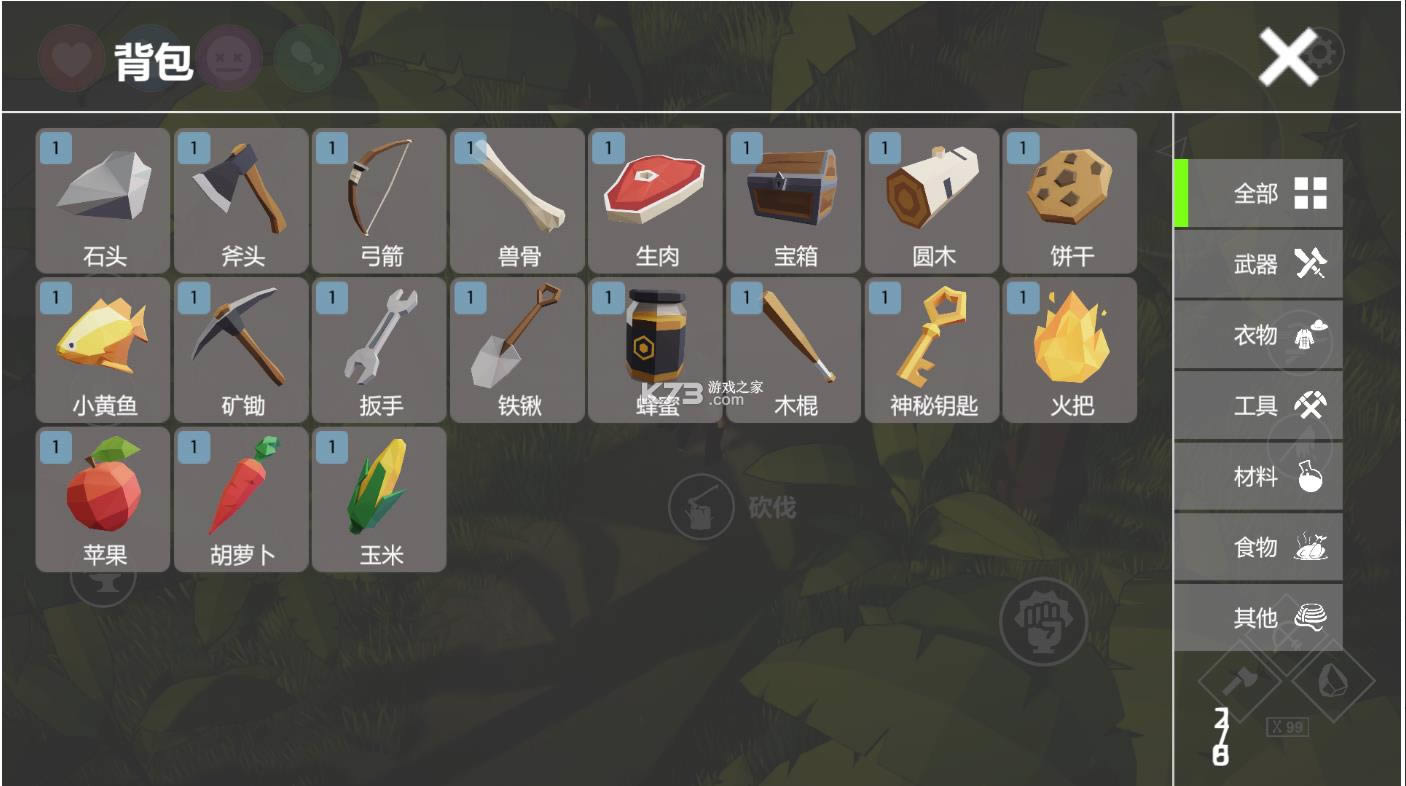This screenshot has height=786, width=1406.
Task: Click the dead face status icon
Action: [x=230, y=58]
